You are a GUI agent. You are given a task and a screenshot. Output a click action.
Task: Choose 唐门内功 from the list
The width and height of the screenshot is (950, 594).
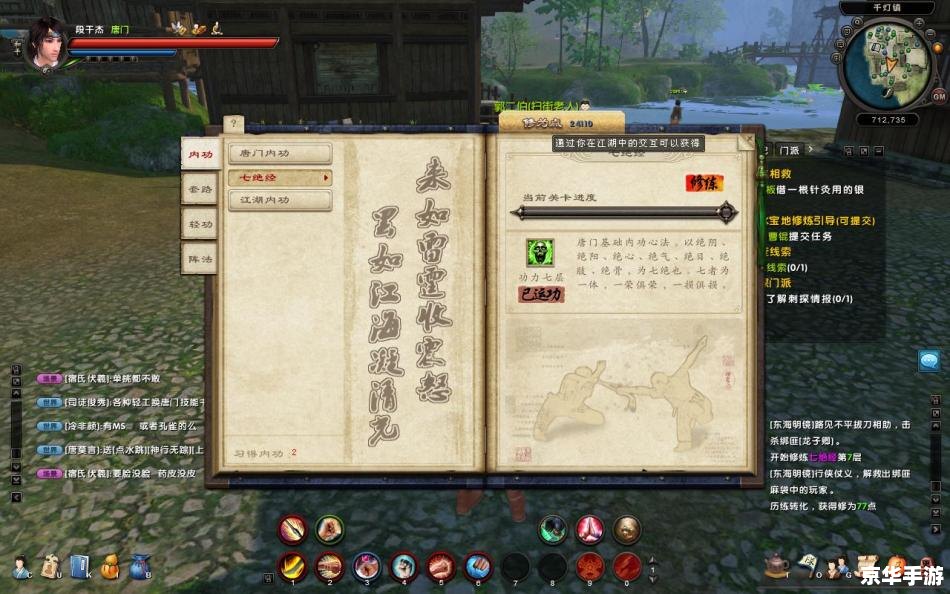click(280, 153)
